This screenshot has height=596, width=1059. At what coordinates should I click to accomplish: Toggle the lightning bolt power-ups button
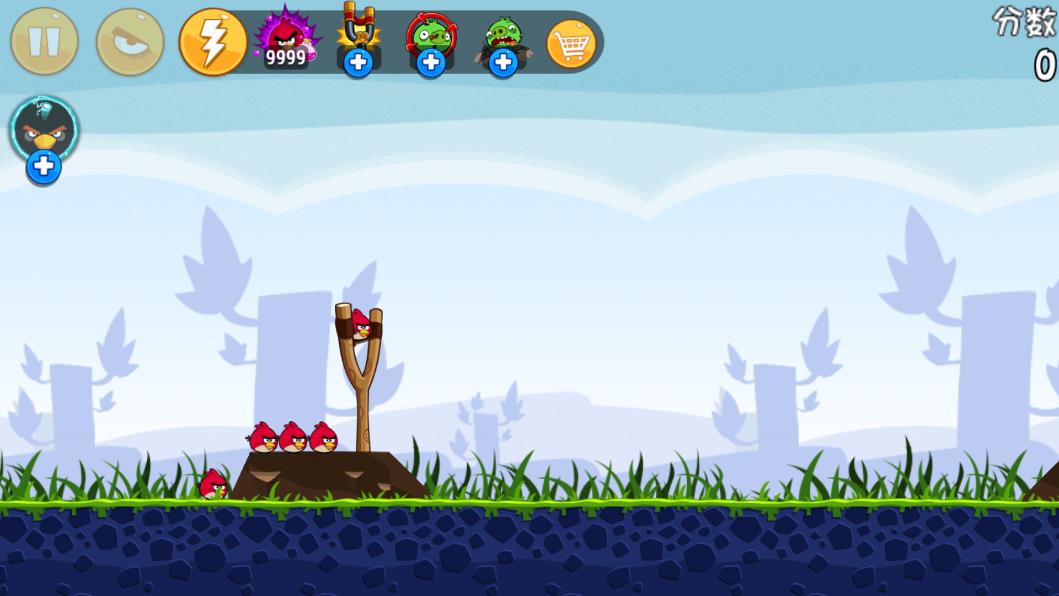[213, 42]
